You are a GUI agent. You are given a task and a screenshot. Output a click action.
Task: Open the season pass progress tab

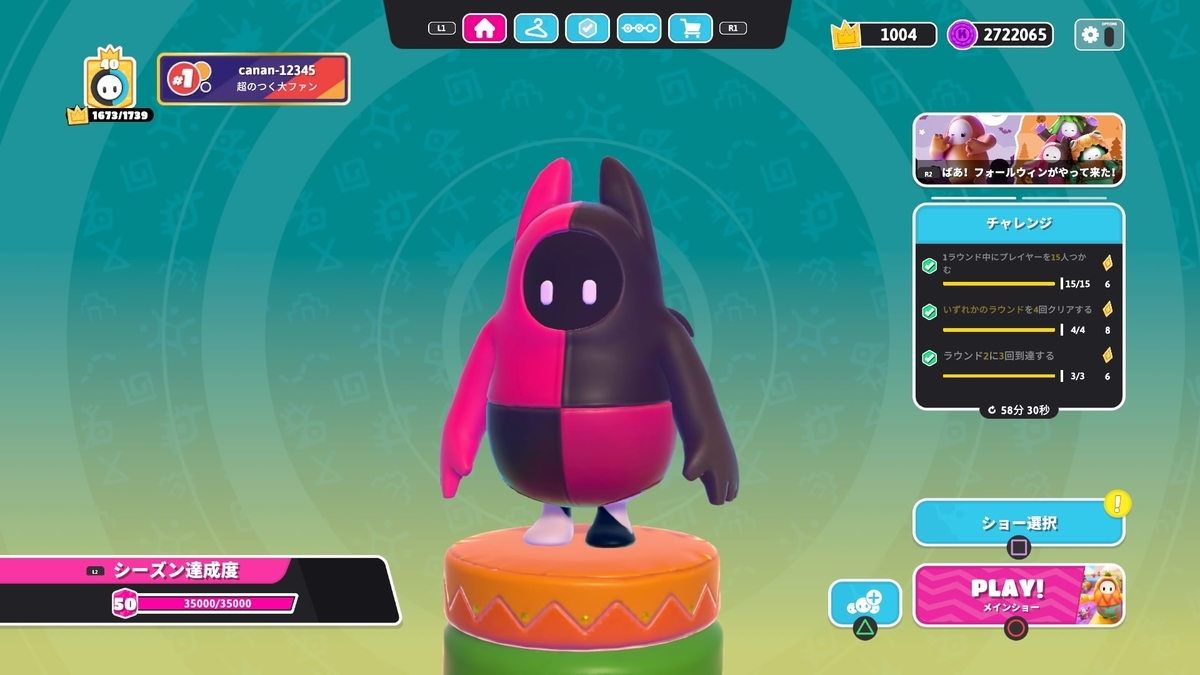[x=639, y=28]
